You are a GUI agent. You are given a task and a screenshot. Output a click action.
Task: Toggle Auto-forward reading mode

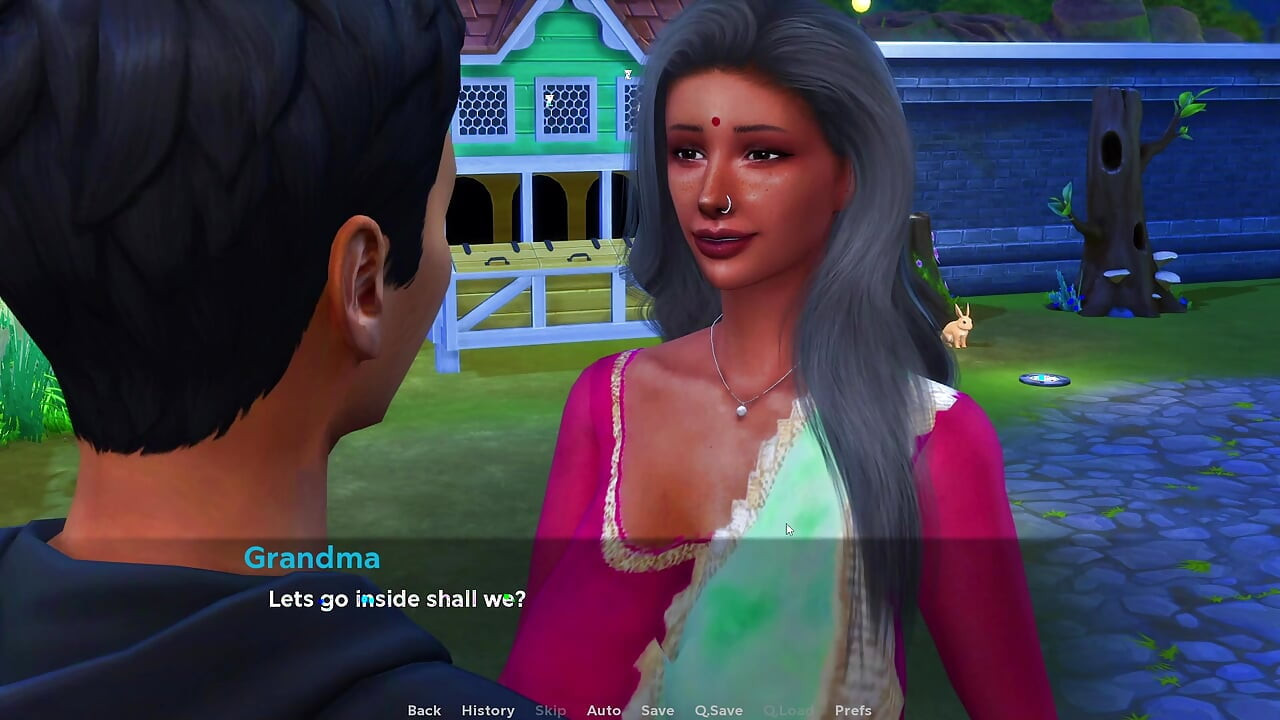click(604, 710)
